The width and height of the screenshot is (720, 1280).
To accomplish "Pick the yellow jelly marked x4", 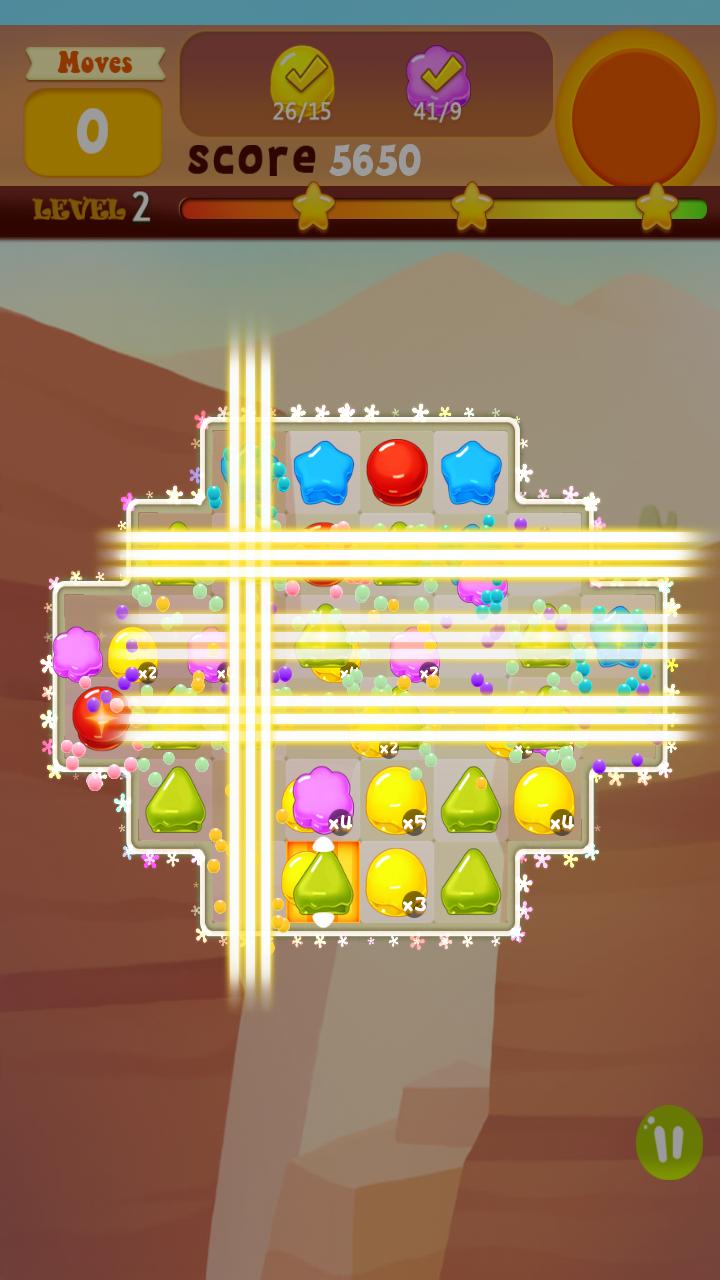I will pyautogui.click(x=544, y=799).
